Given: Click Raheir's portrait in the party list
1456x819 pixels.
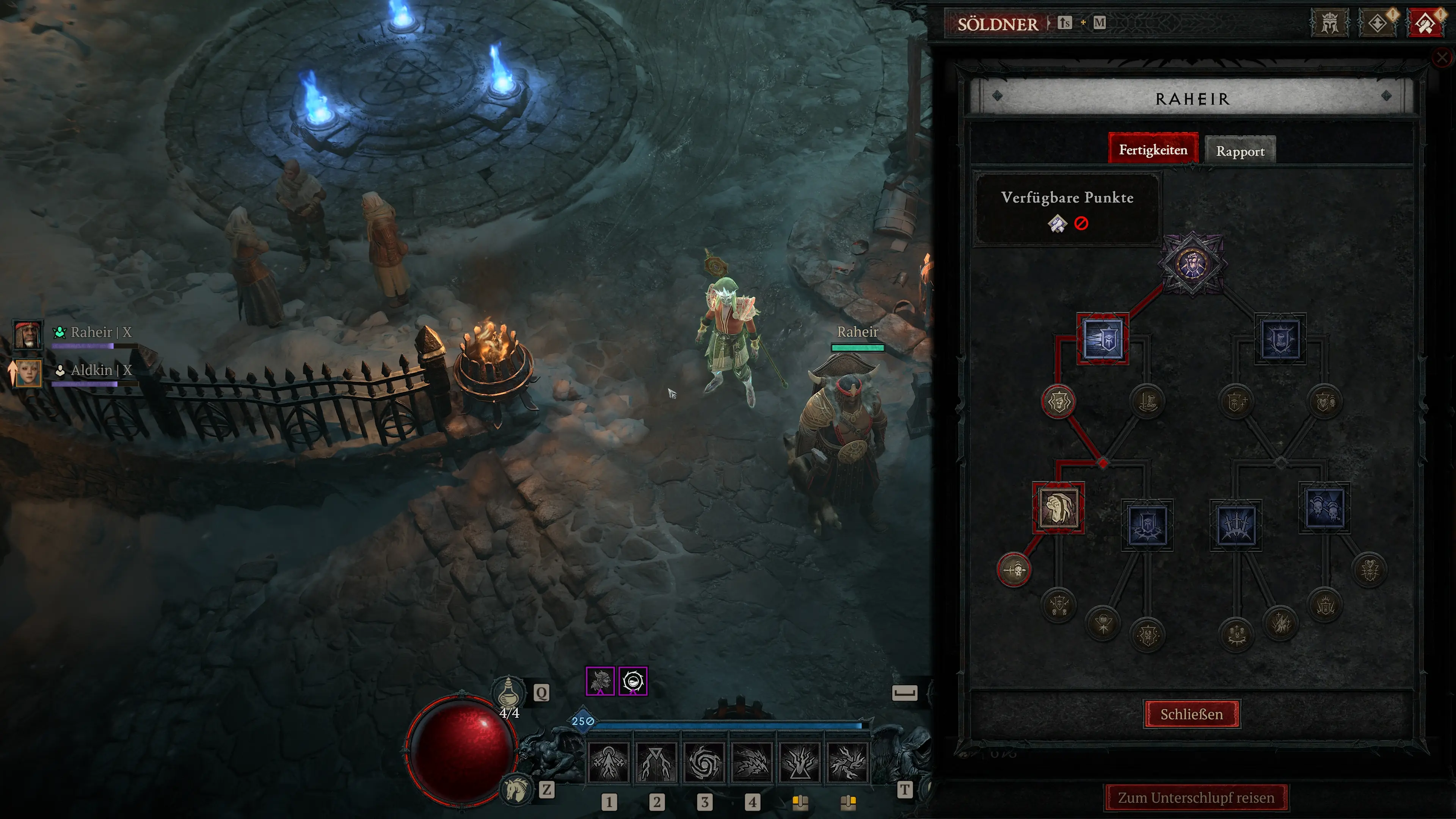Looking at the screenshot, I should pos(27,334).
